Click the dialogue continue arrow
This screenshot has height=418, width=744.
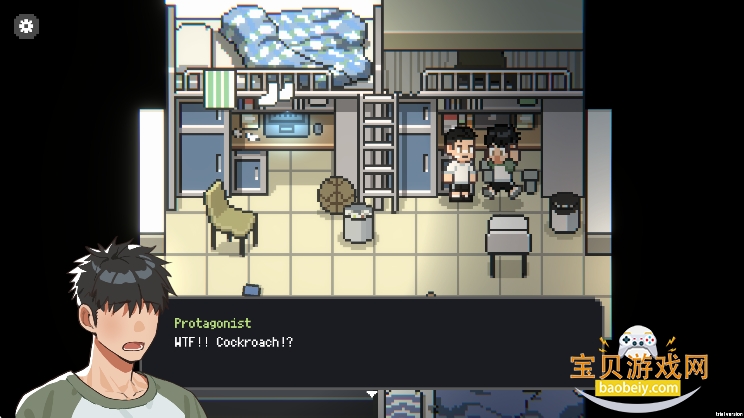(x=371, y=394)
